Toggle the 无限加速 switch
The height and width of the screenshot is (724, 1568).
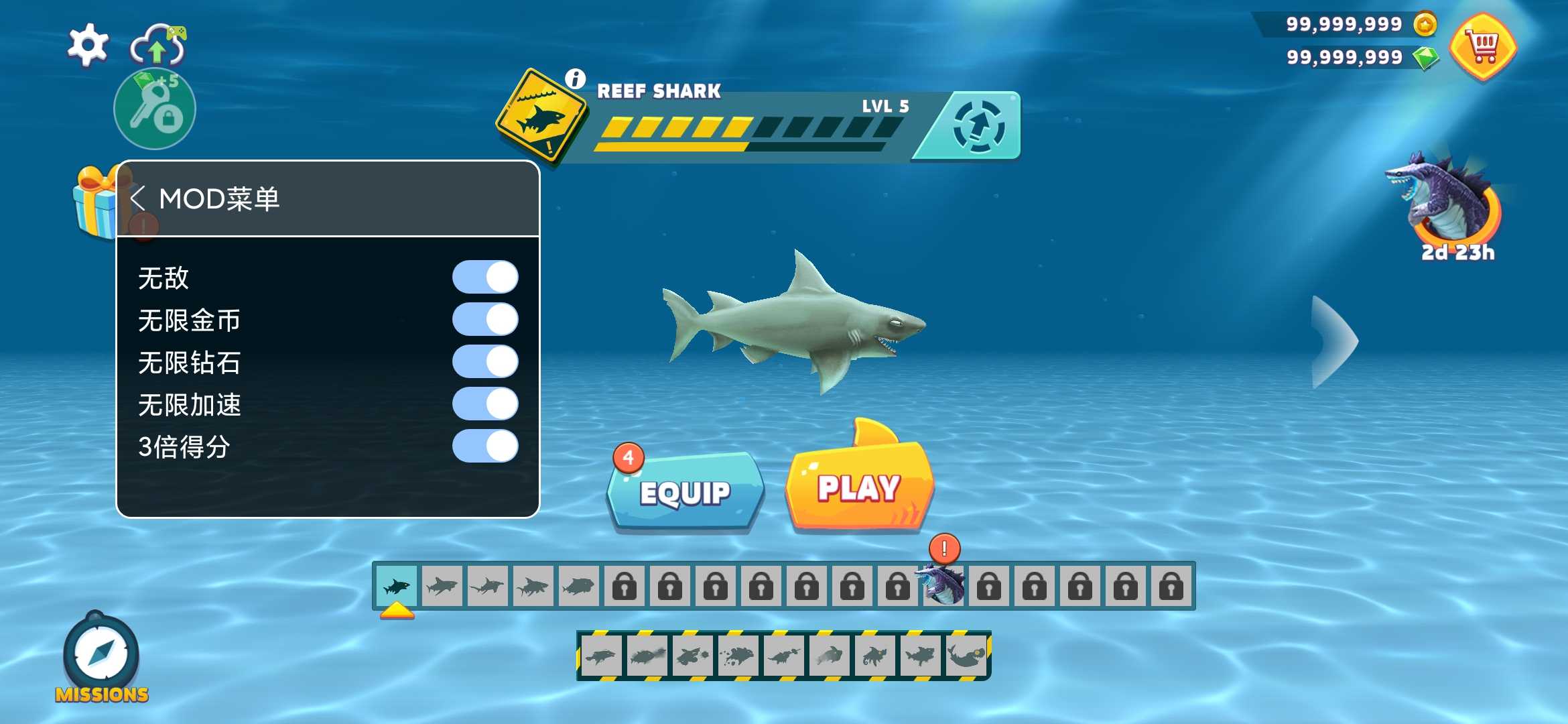485,404
